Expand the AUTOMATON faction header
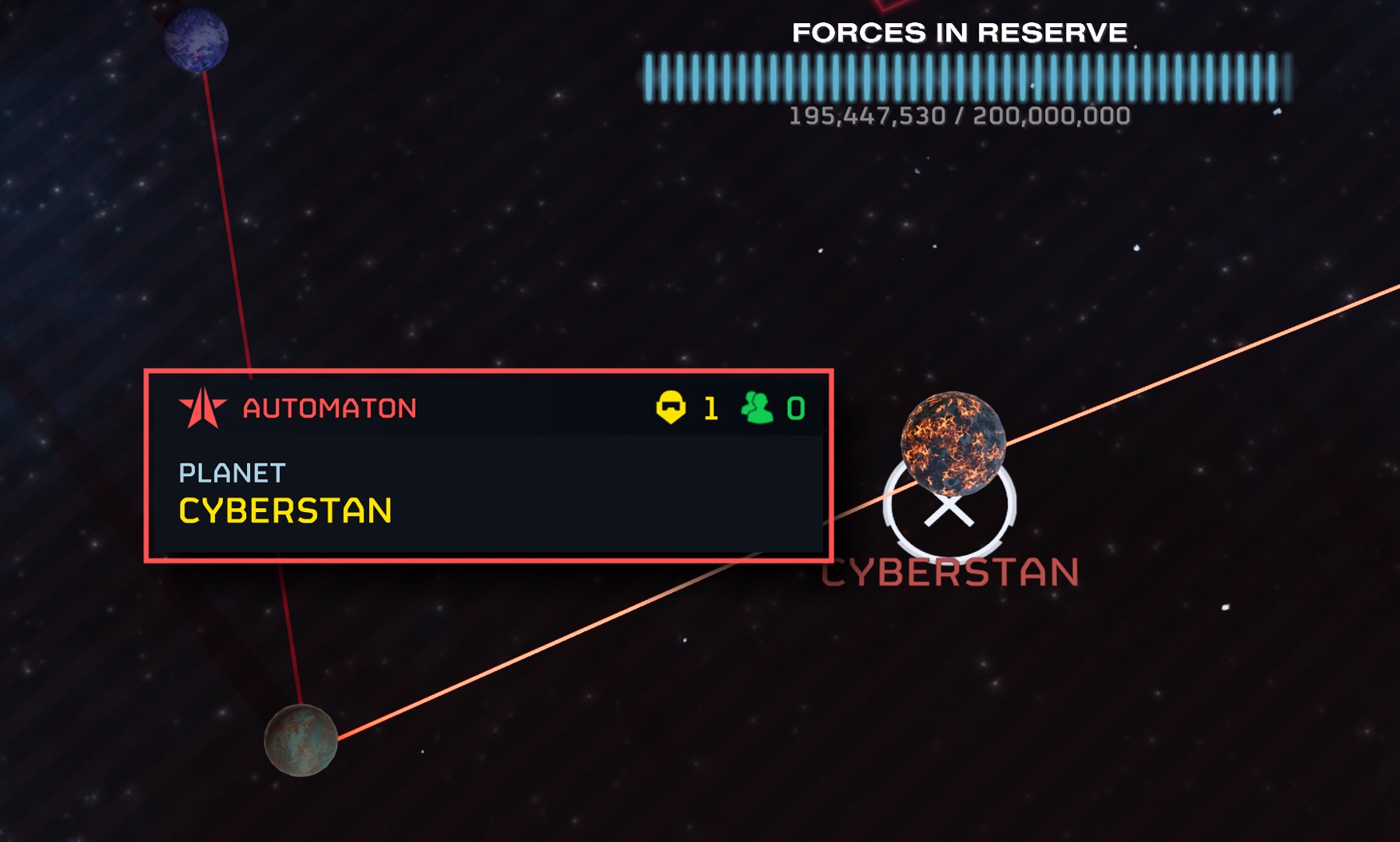 (328, 407)
